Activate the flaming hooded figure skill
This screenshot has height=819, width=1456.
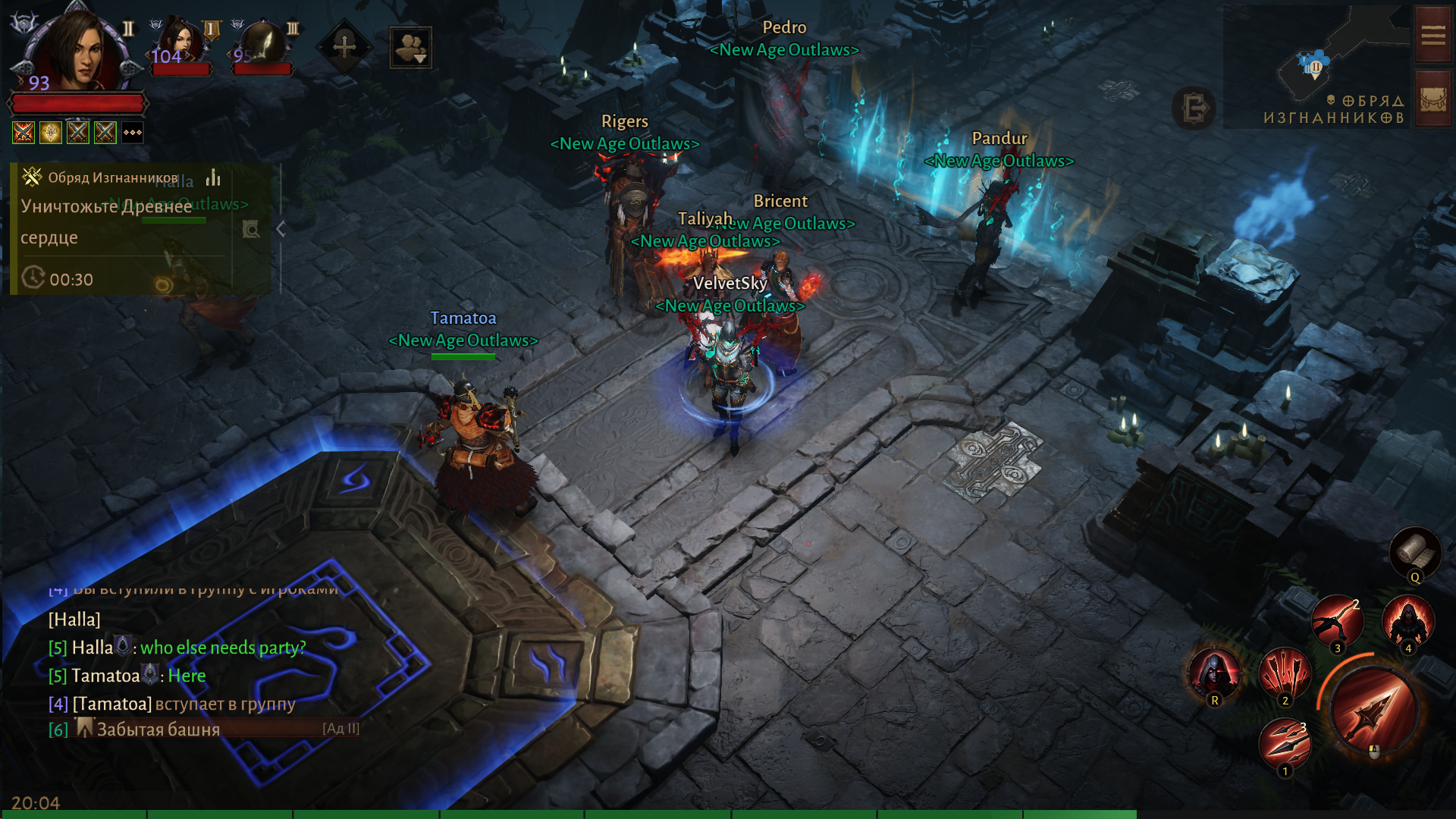point(1408,622)
